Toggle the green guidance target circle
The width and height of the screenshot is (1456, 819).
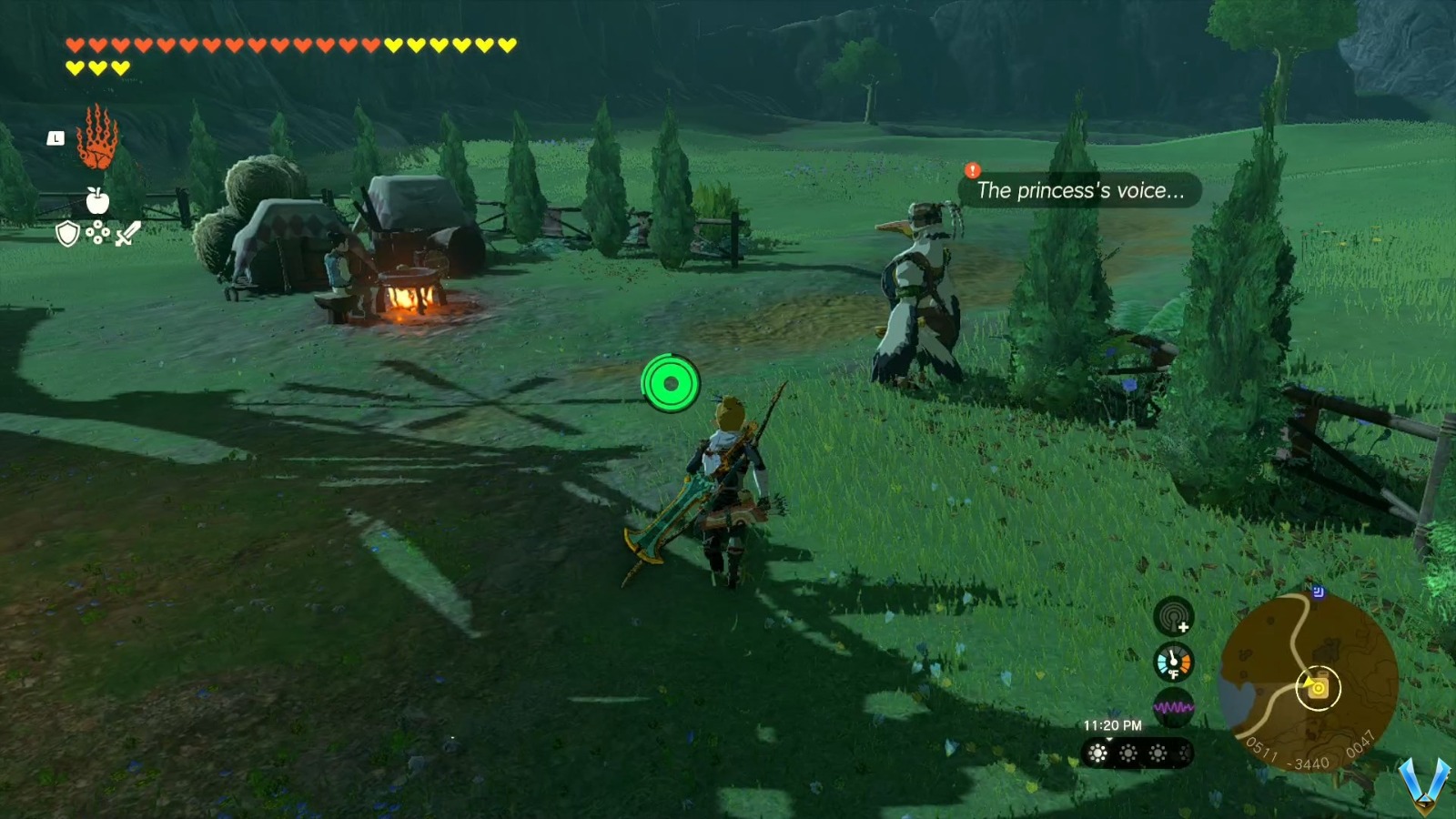coord(671,385)
